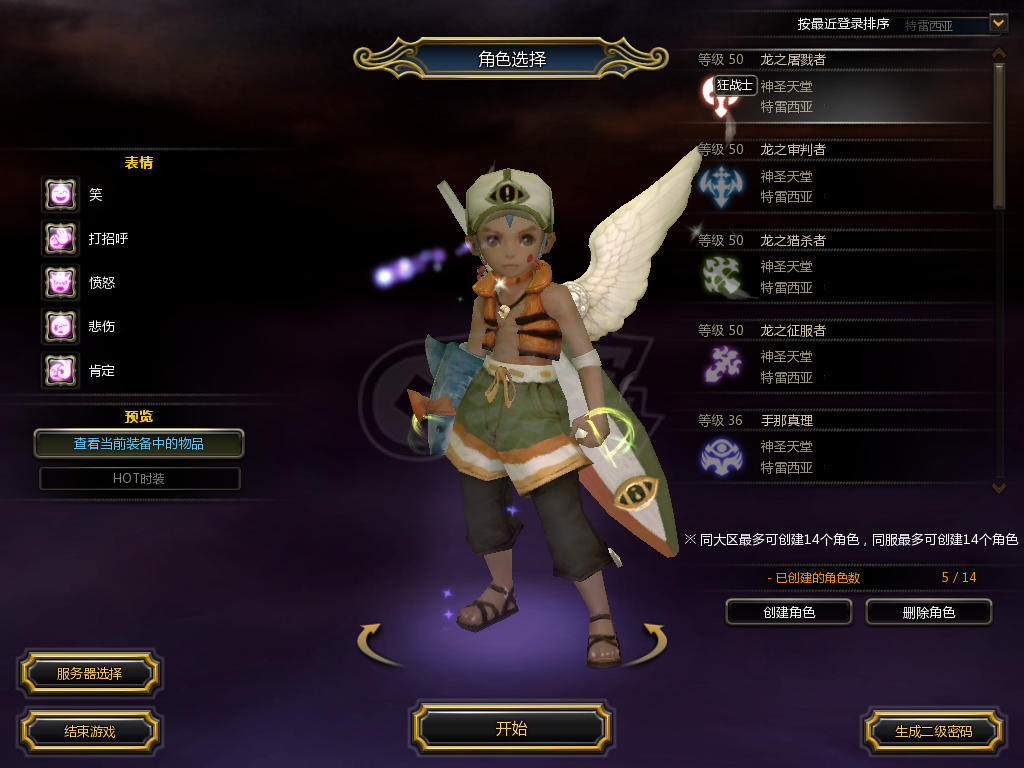The height and width of the screenshot is (768, 1024).
Task: Select character 龙之审判者
Action: coord(840,178)
